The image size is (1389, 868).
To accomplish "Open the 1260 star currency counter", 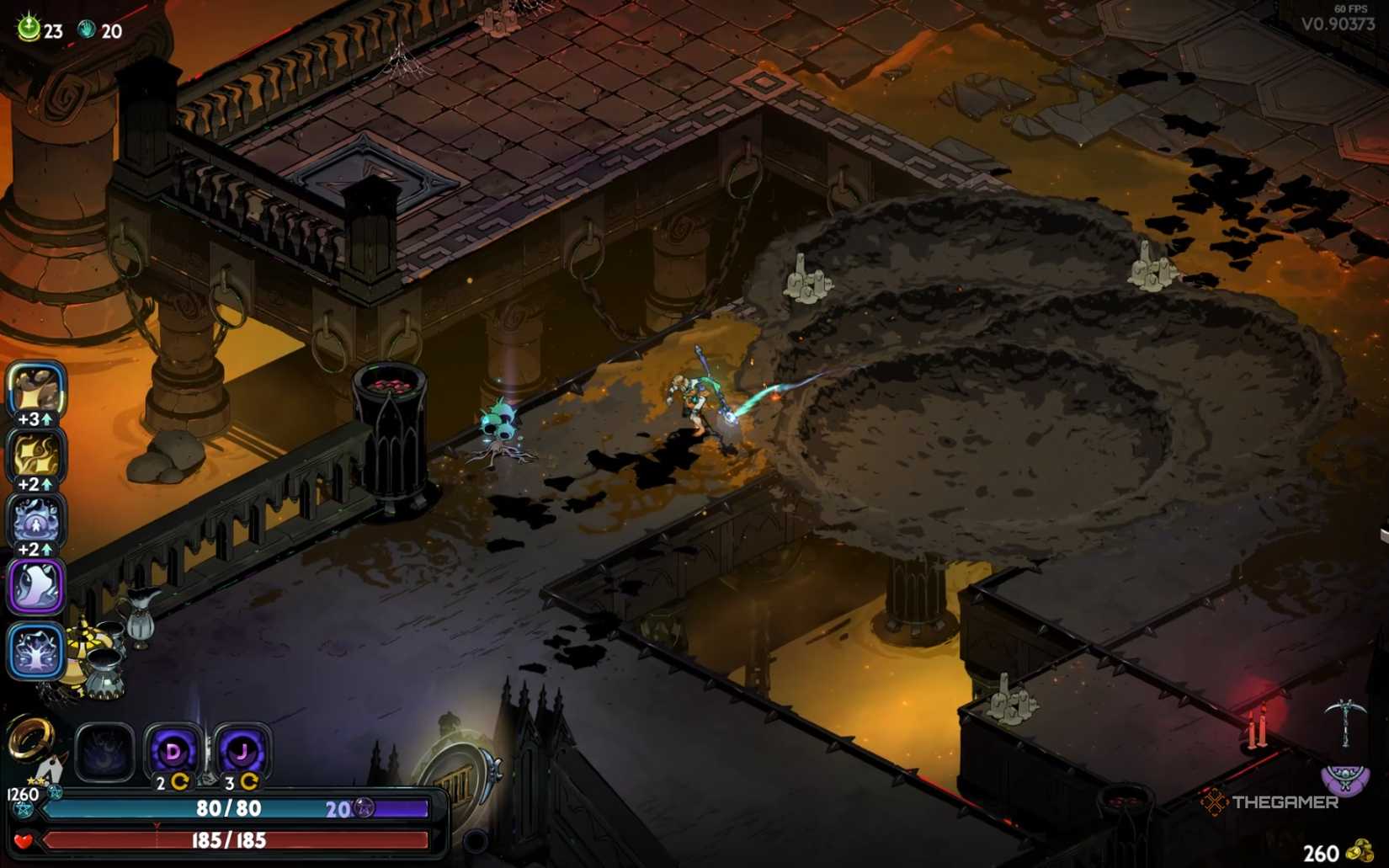I will pos(22,794).
